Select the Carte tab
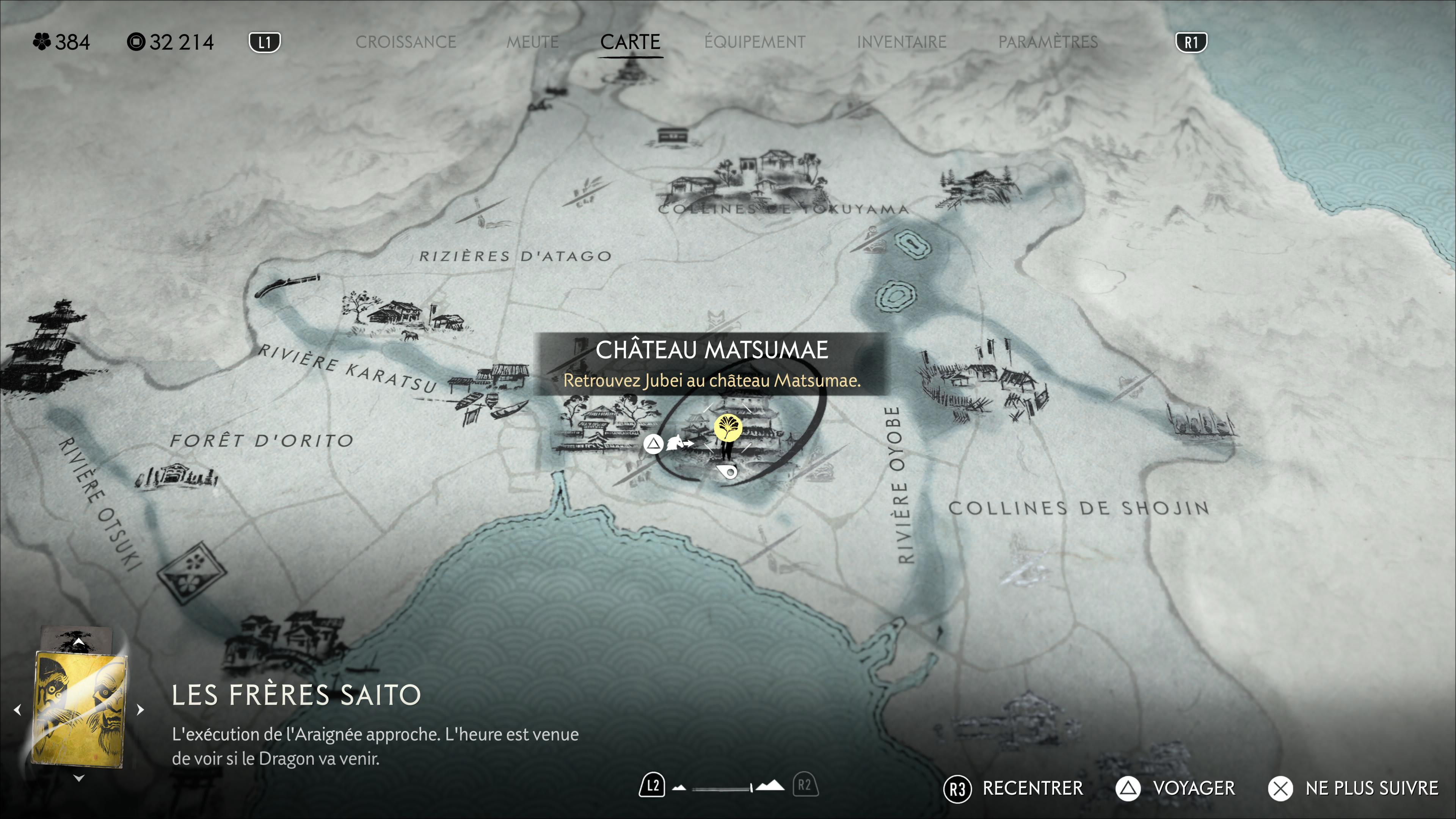 pos(630,42)
